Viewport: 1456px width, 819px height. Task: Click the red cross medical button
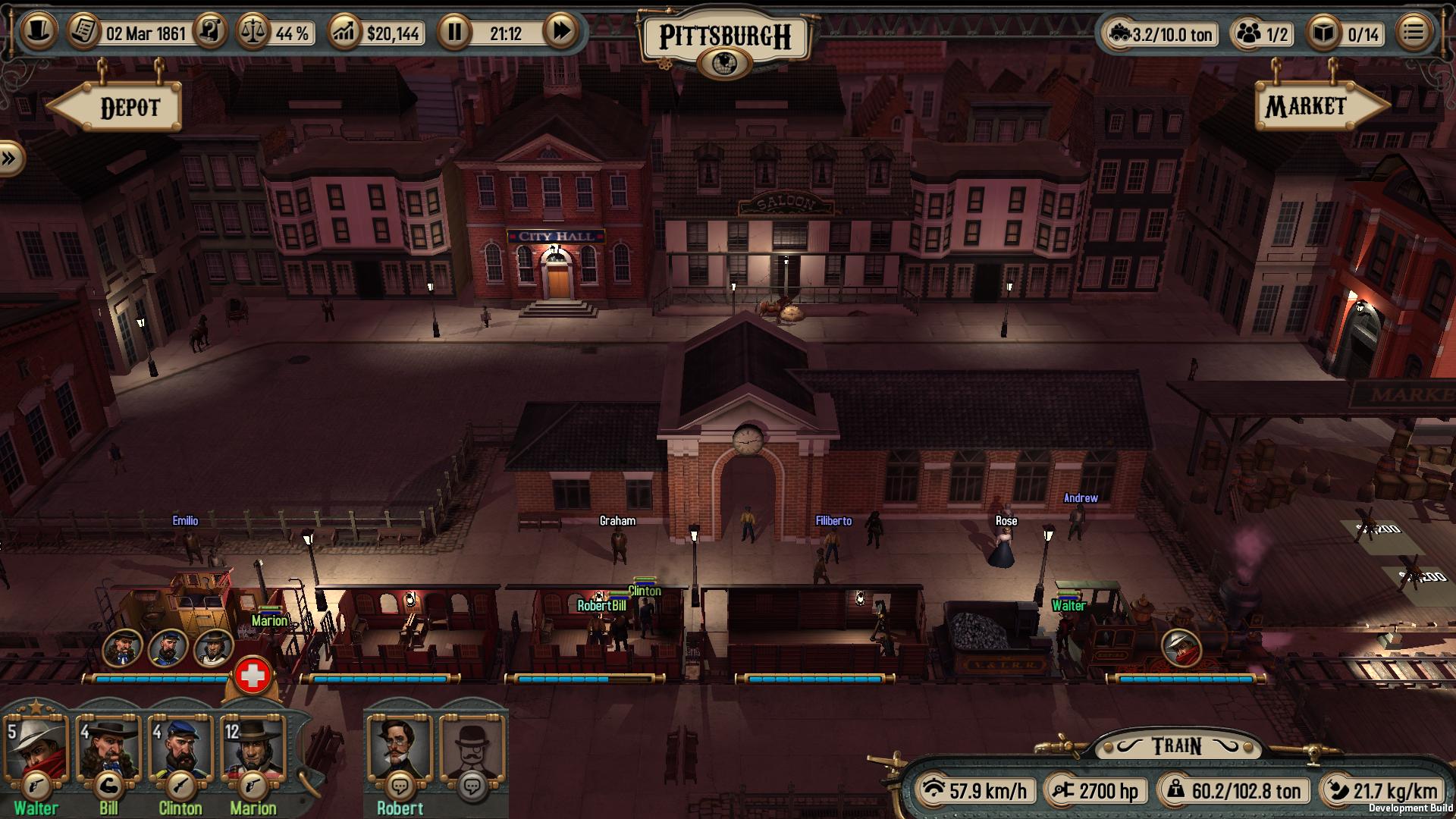click(x=253, y=676)
